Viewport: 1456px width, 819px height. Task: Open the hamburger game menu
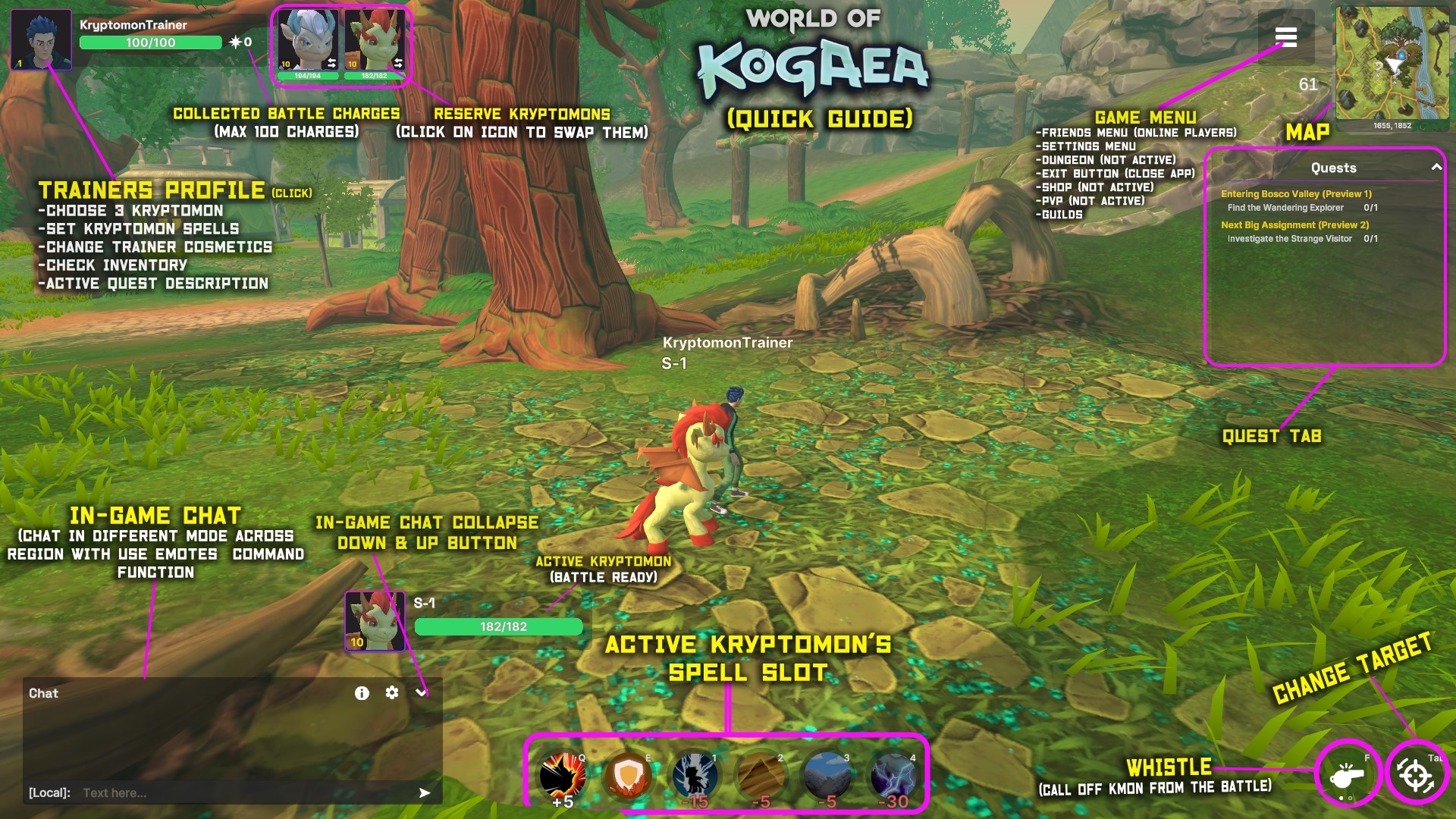point(1286,36)
